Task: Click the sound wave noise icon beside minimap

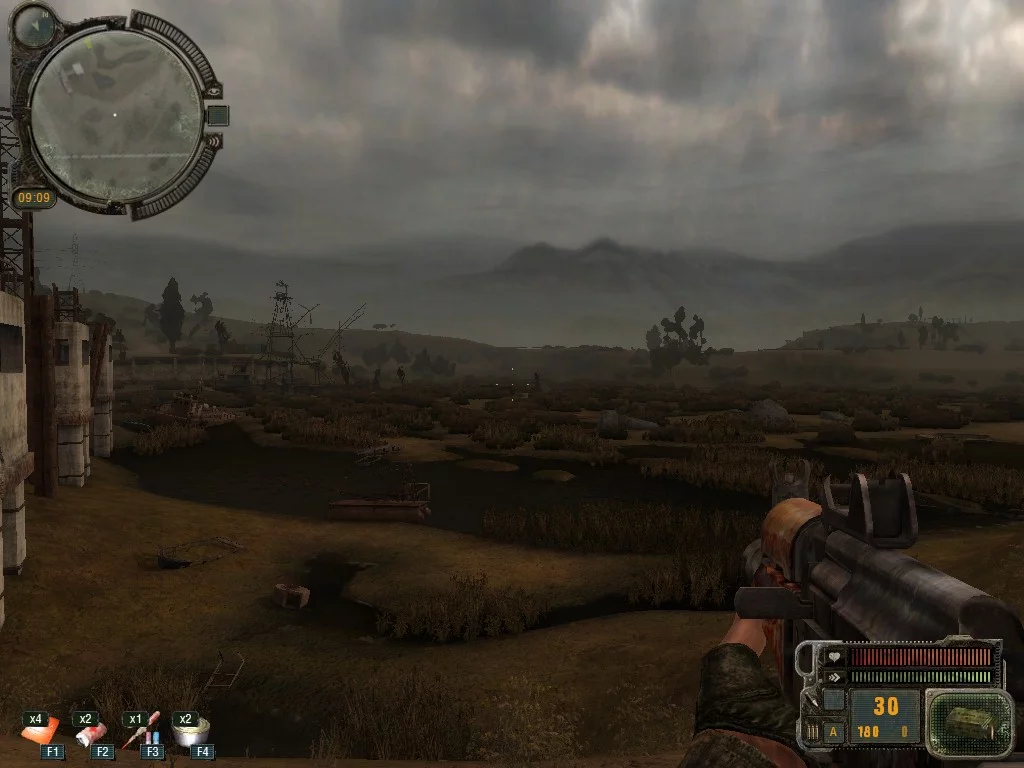Action: (x=214, y=143)
